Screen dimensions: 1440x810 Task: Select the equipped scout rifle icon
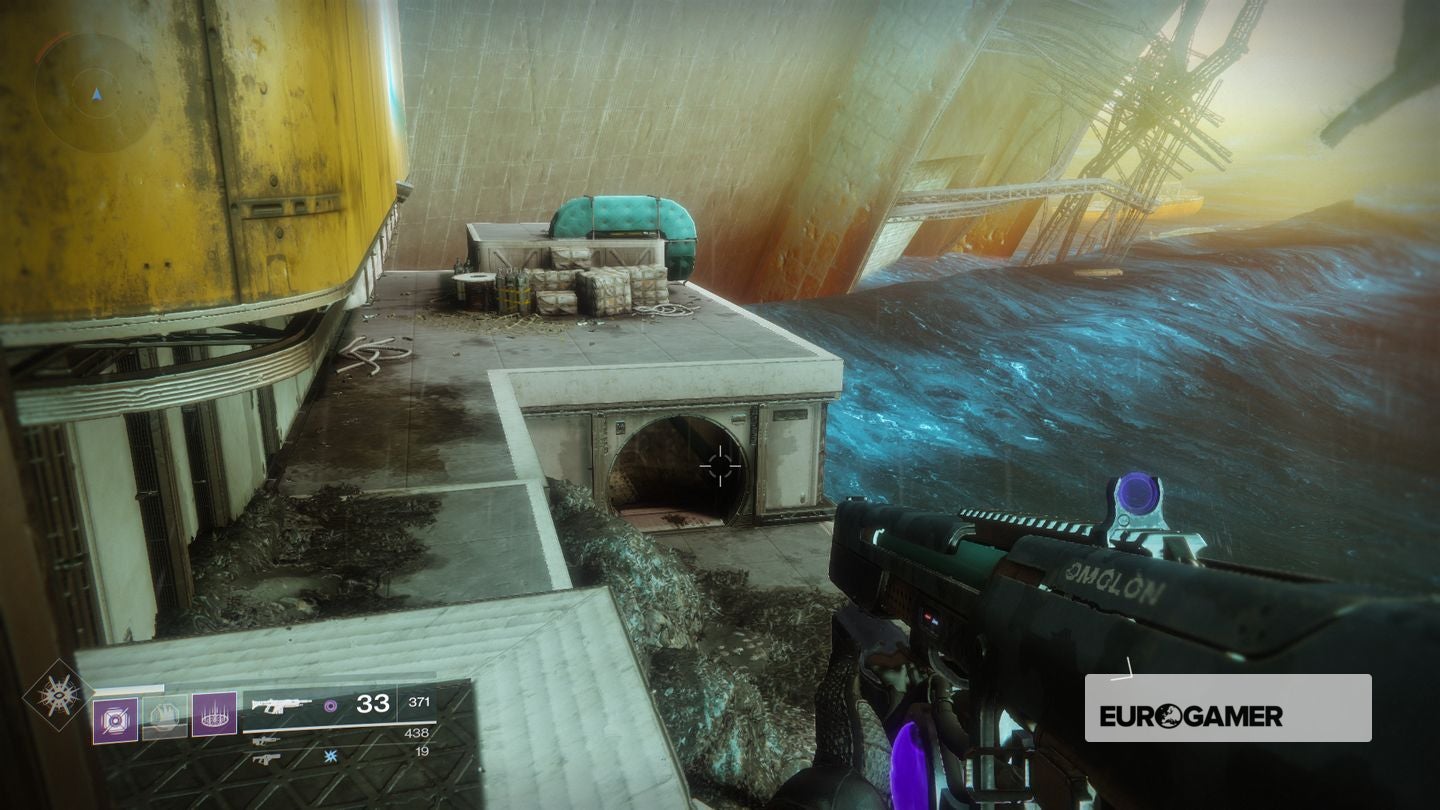(283, 705)
